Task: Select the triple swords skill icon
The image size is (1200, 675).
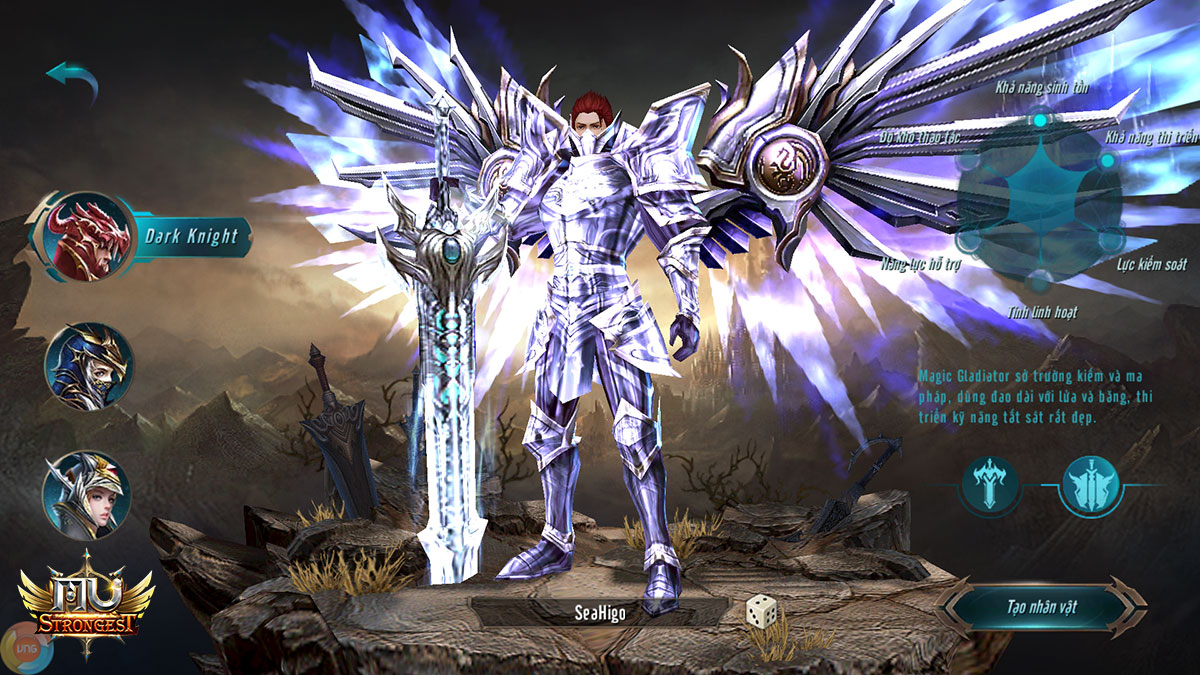Action: (1091, 486)
